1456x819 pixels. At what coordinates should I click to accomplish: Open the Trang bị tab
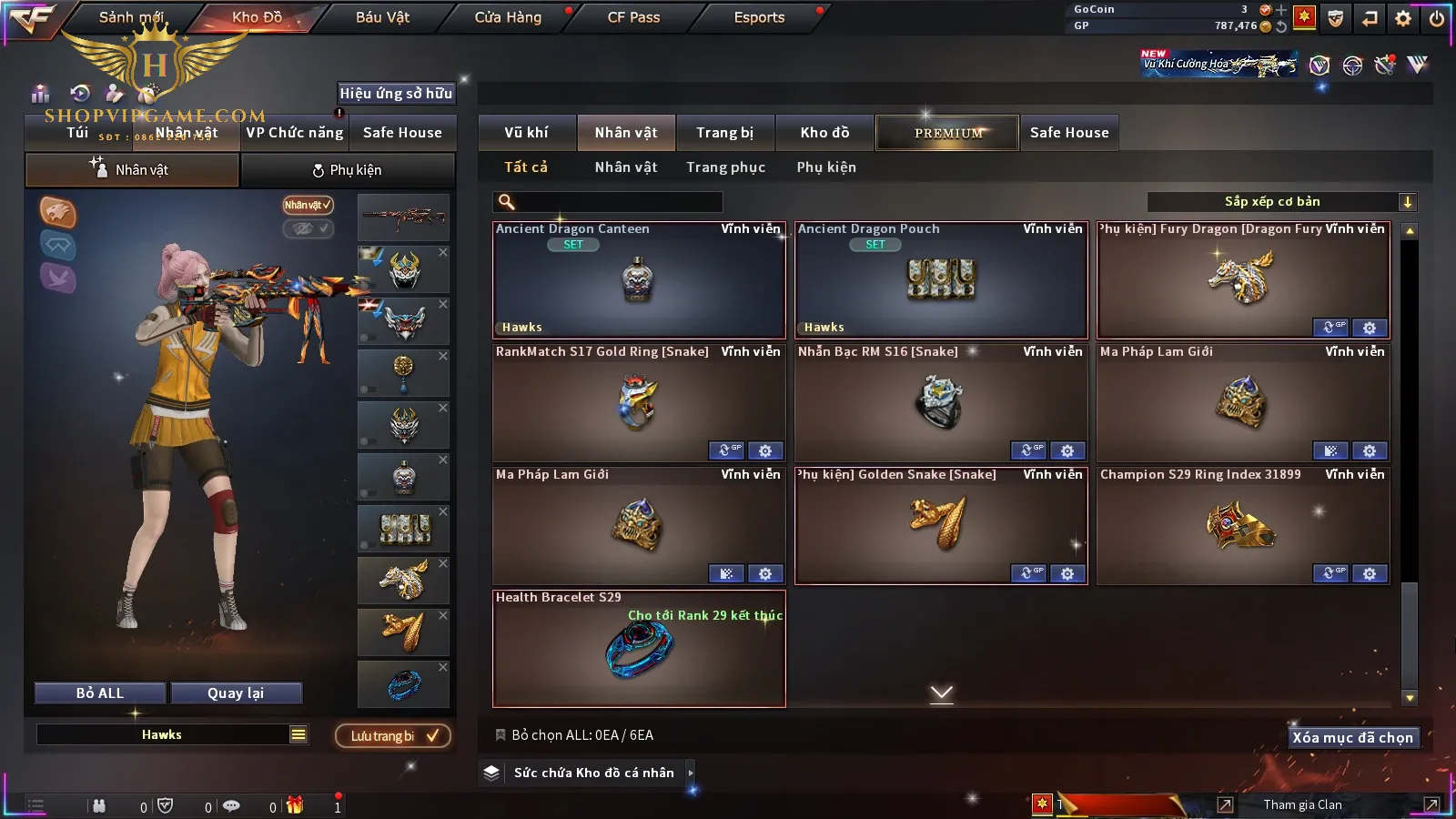click(724, 133)
